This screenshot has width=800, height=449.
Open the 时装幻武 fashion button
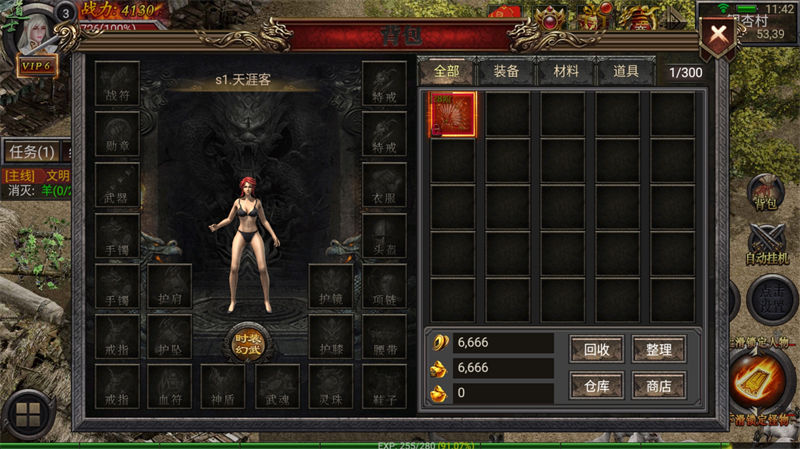247,341
